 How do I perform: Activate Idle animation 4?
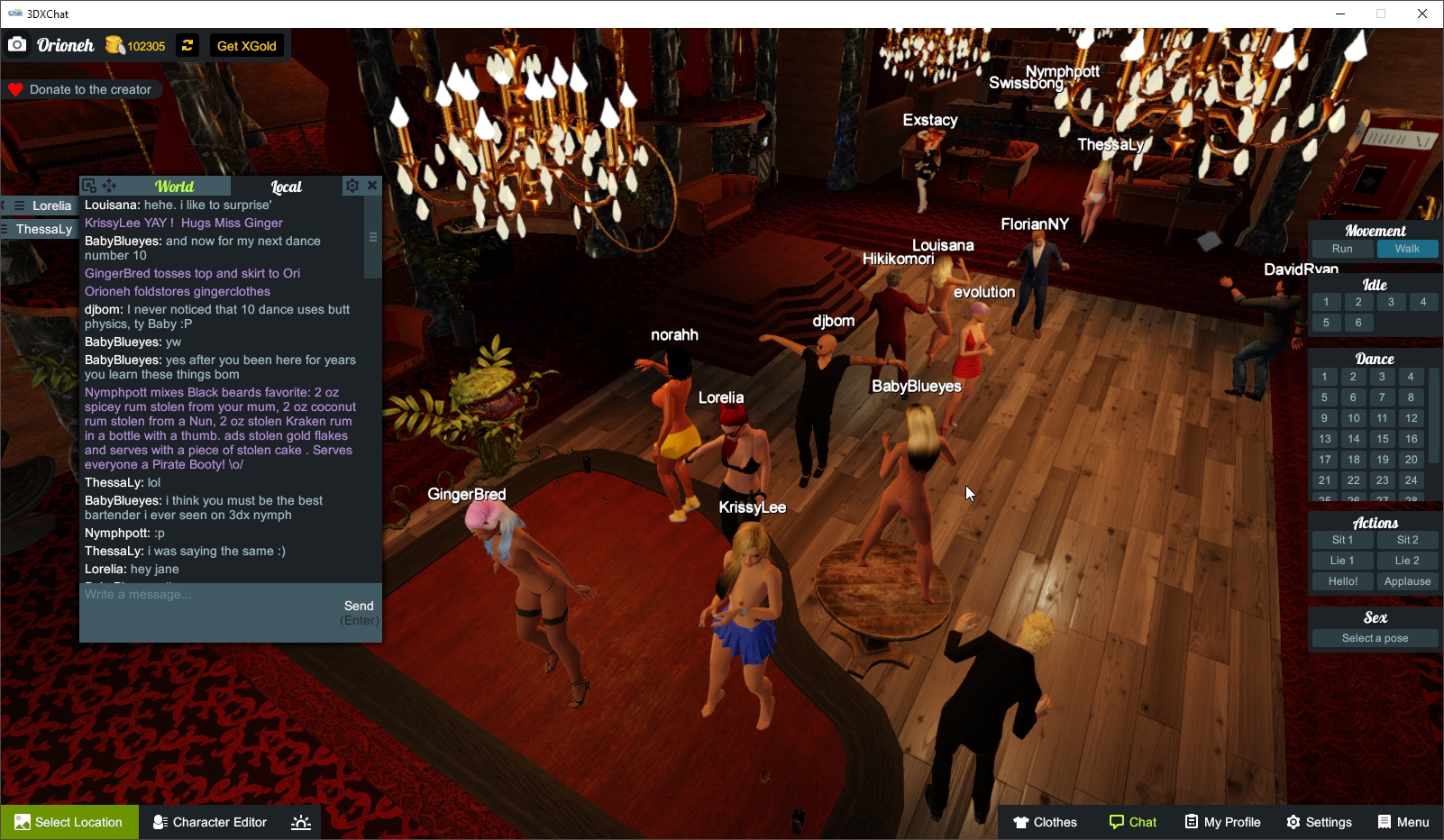pos(1424,302)
